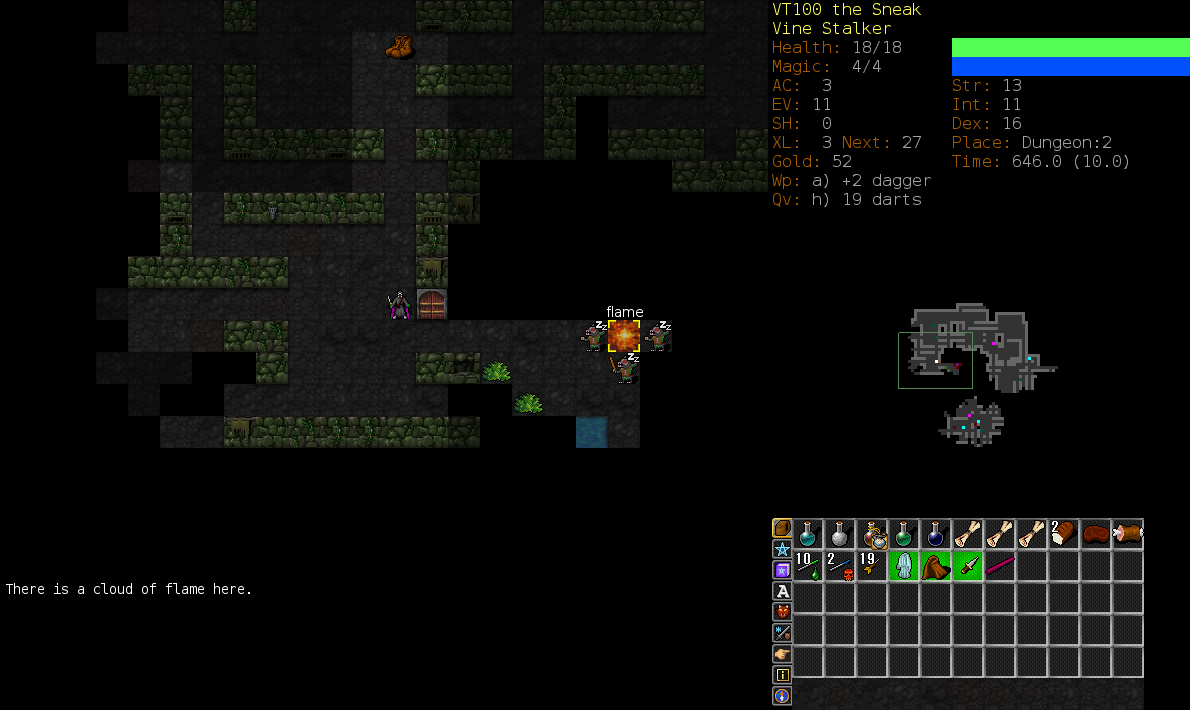Open the red demon face monster tab

coord(782,612)
